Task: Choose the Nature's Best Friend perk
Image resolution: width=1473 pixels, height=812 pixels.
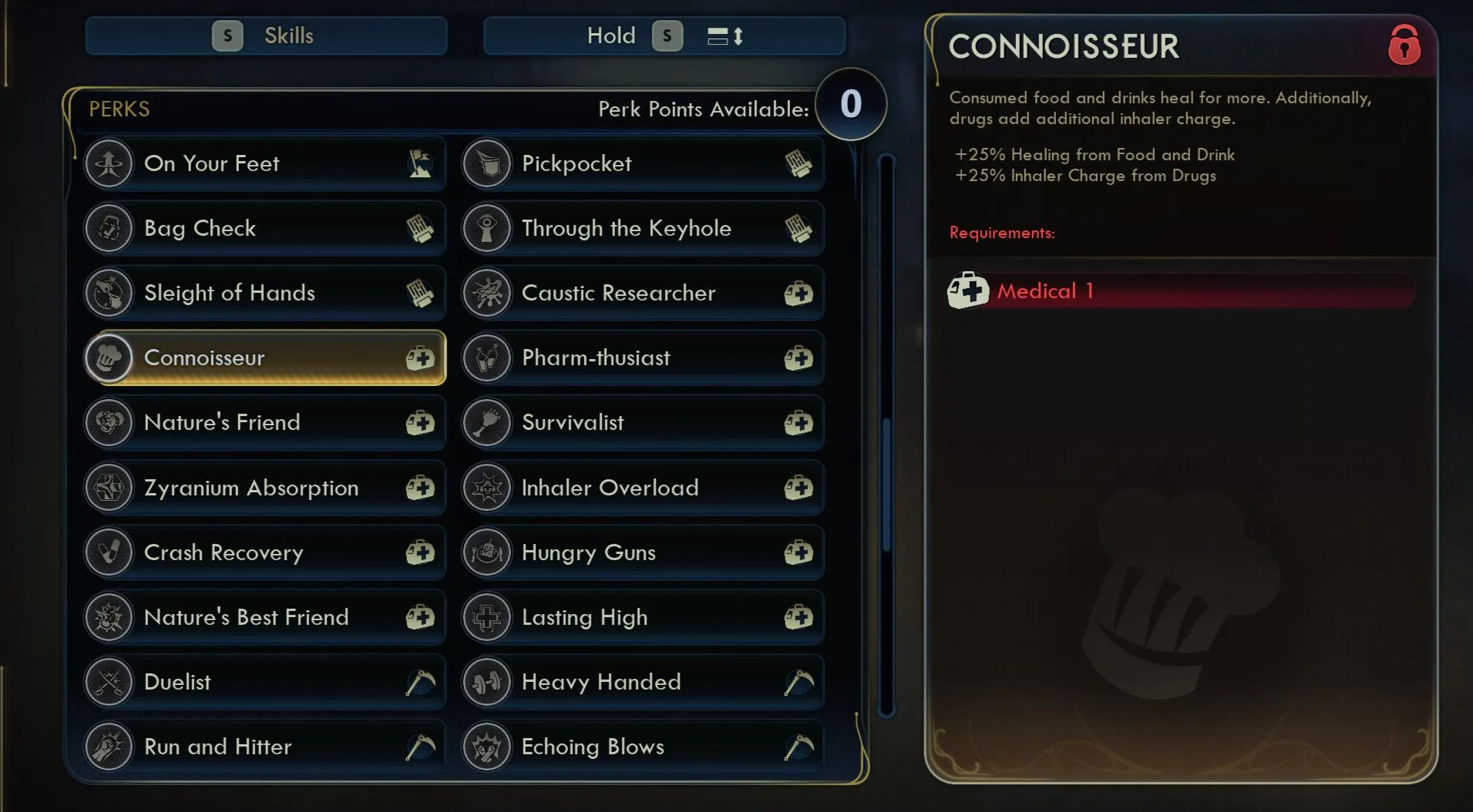Action: click(264, 617)
